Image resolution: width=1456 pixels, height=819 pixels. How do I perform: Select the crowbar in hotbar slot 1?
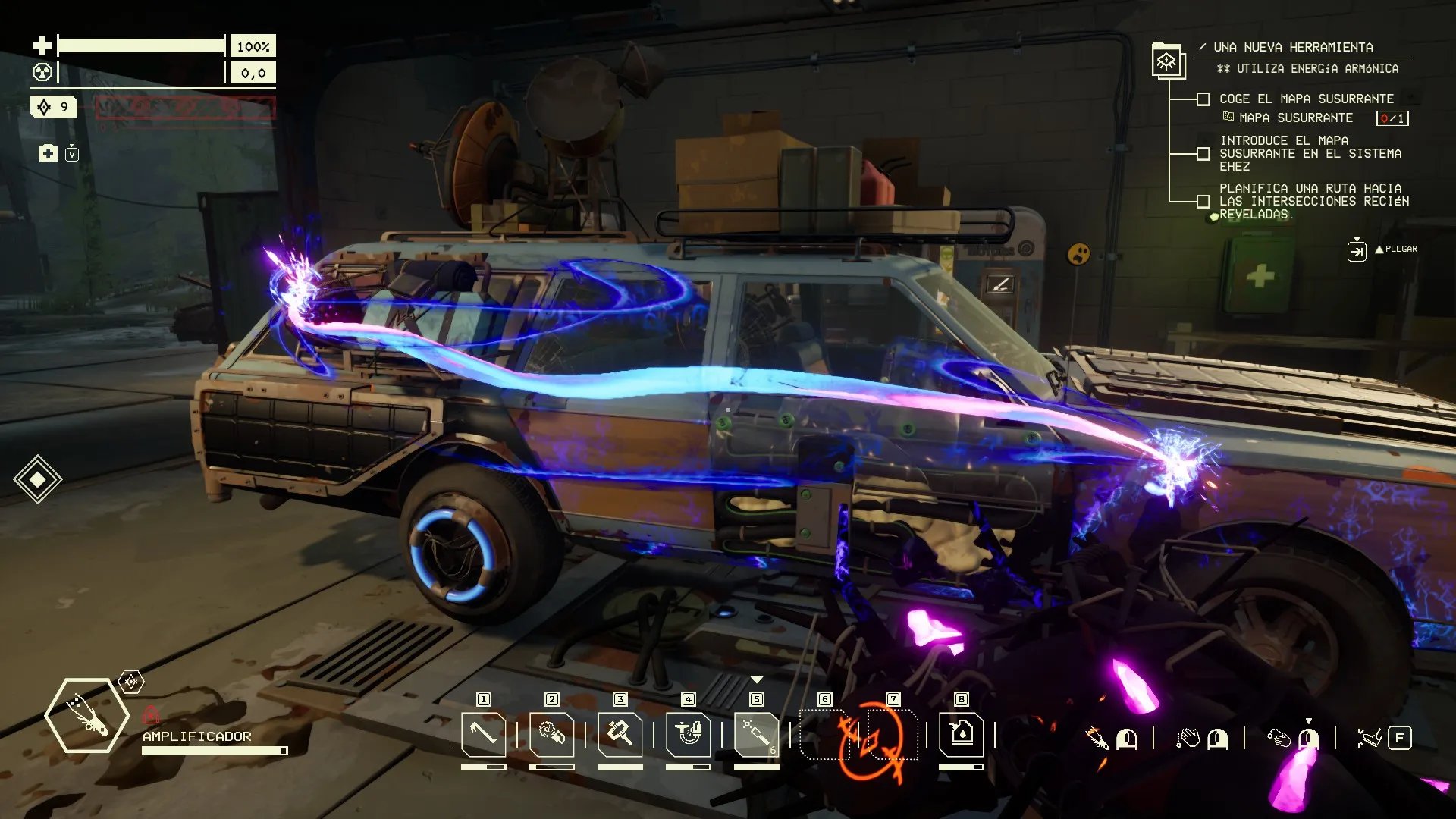[x=483, y=734]
